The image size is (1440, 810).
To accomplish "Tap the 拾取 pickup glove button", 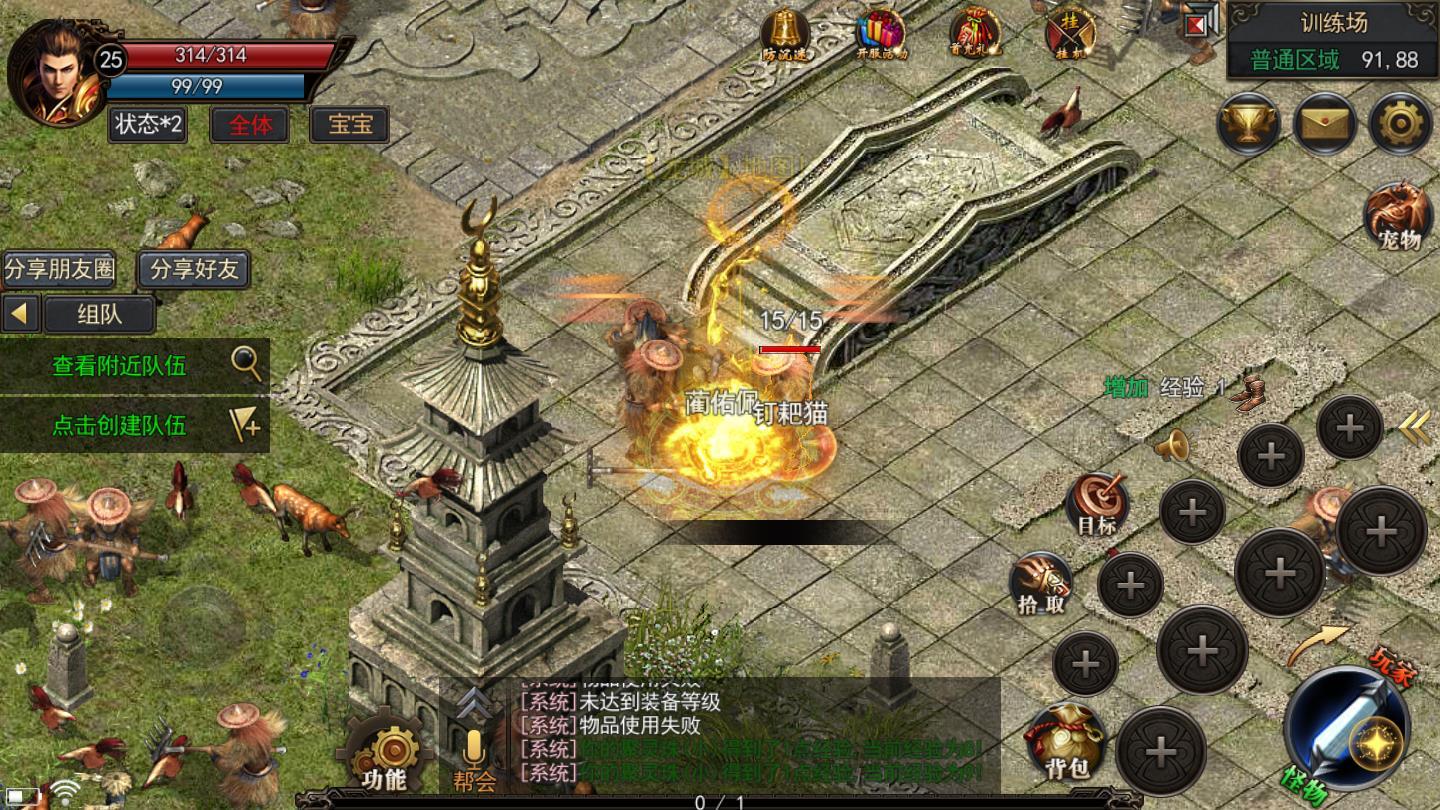I will 1040,582.
